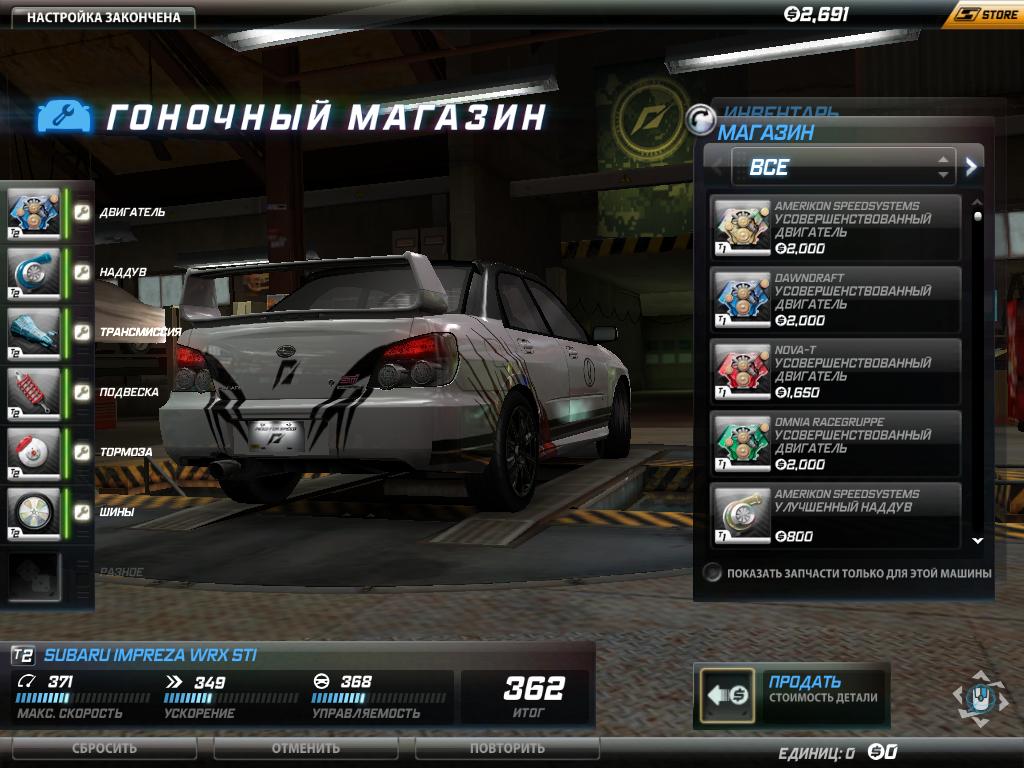1024x768 pixels.
Task: Toggle show parts only for this car
Action: coord(712,573)
